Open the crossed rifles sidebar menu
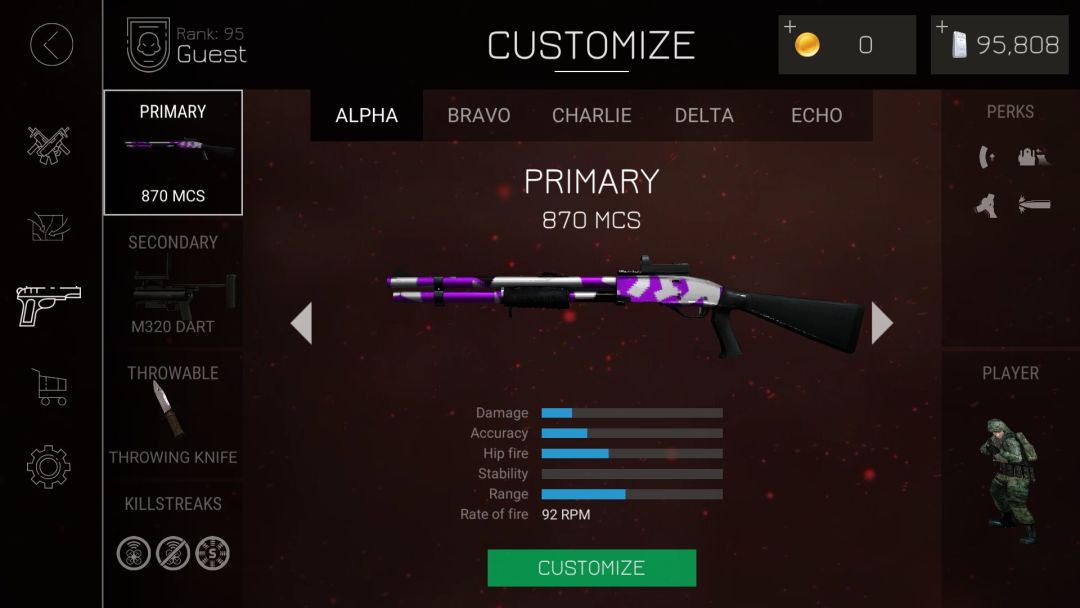 [48, 145]
